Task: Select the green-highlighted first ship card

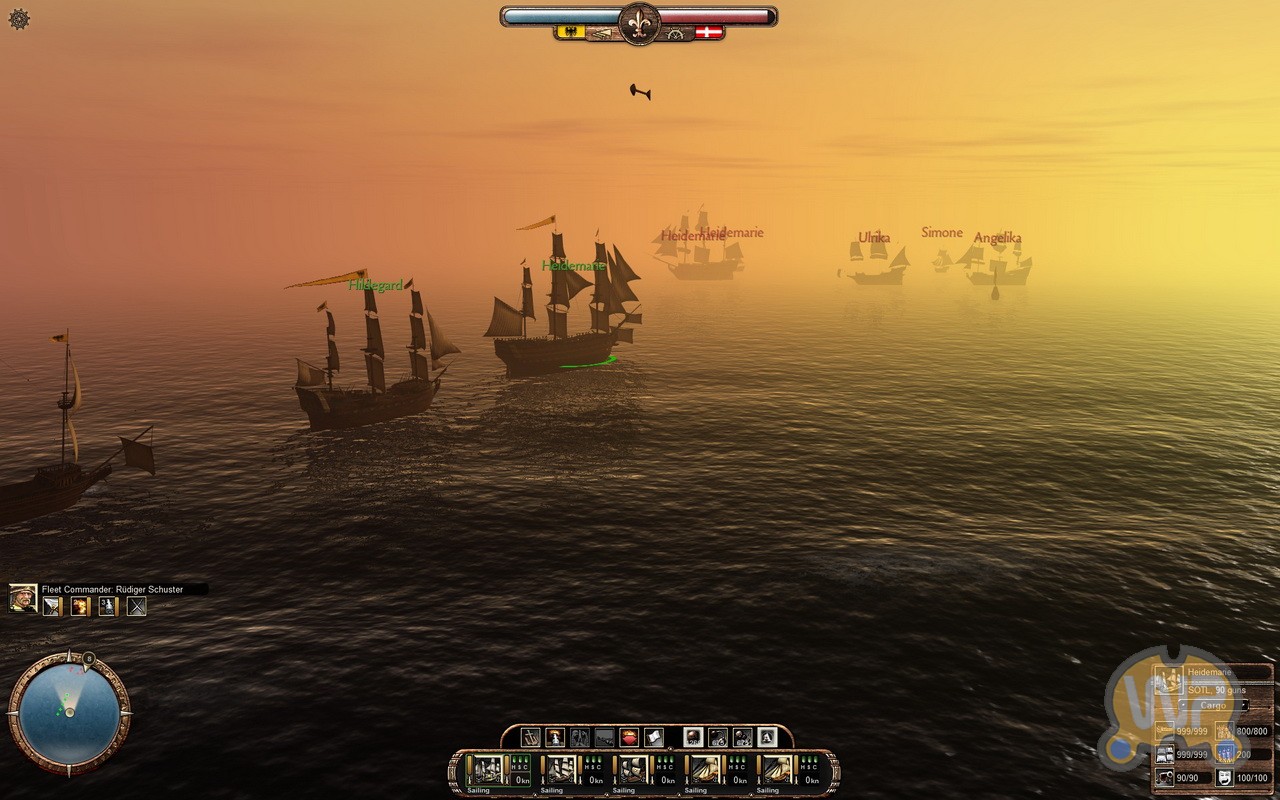Action: coord(498,770)
